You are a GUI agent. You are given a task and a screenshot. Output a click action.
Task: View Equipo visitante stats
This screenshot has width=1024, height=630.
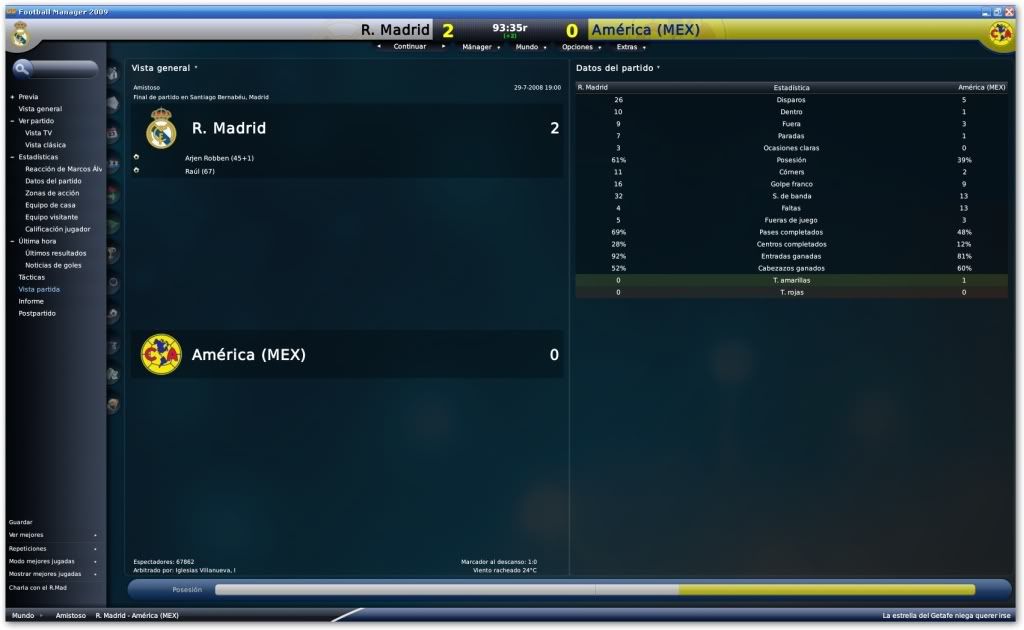pyautogui.click(x=51, y=217)
